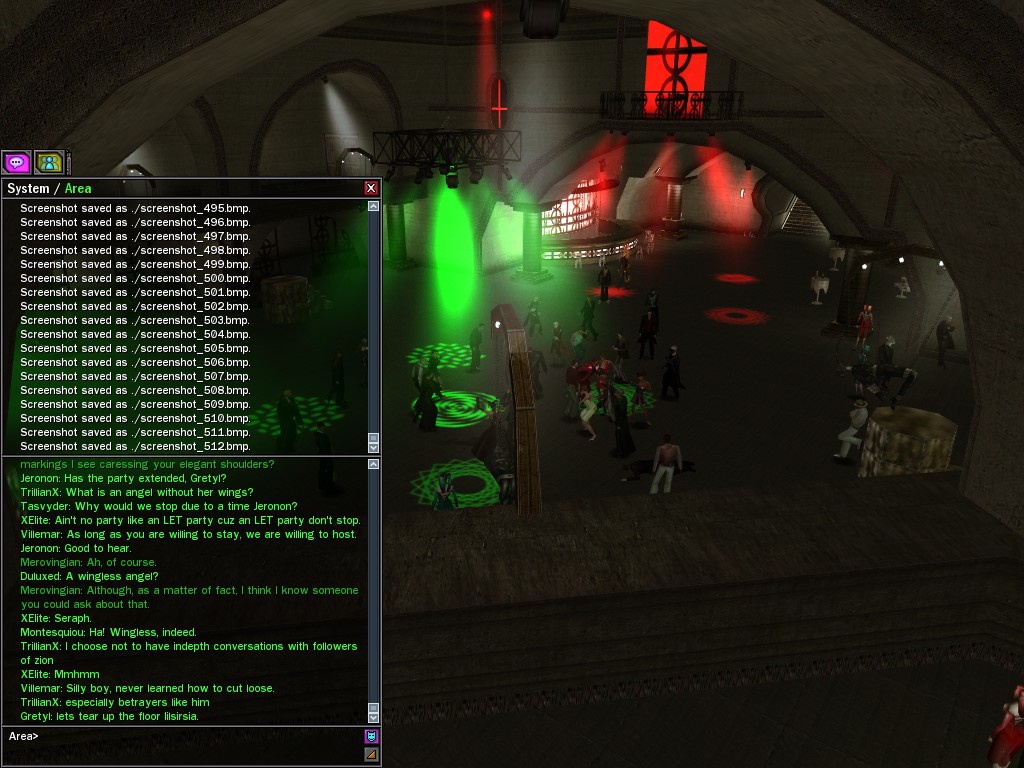Image resolution: width=1024 pixels, height=768 pixels.
Task: Click the system log scroll-down arrow
Action: pyautogui.click(x=373, y=447)
